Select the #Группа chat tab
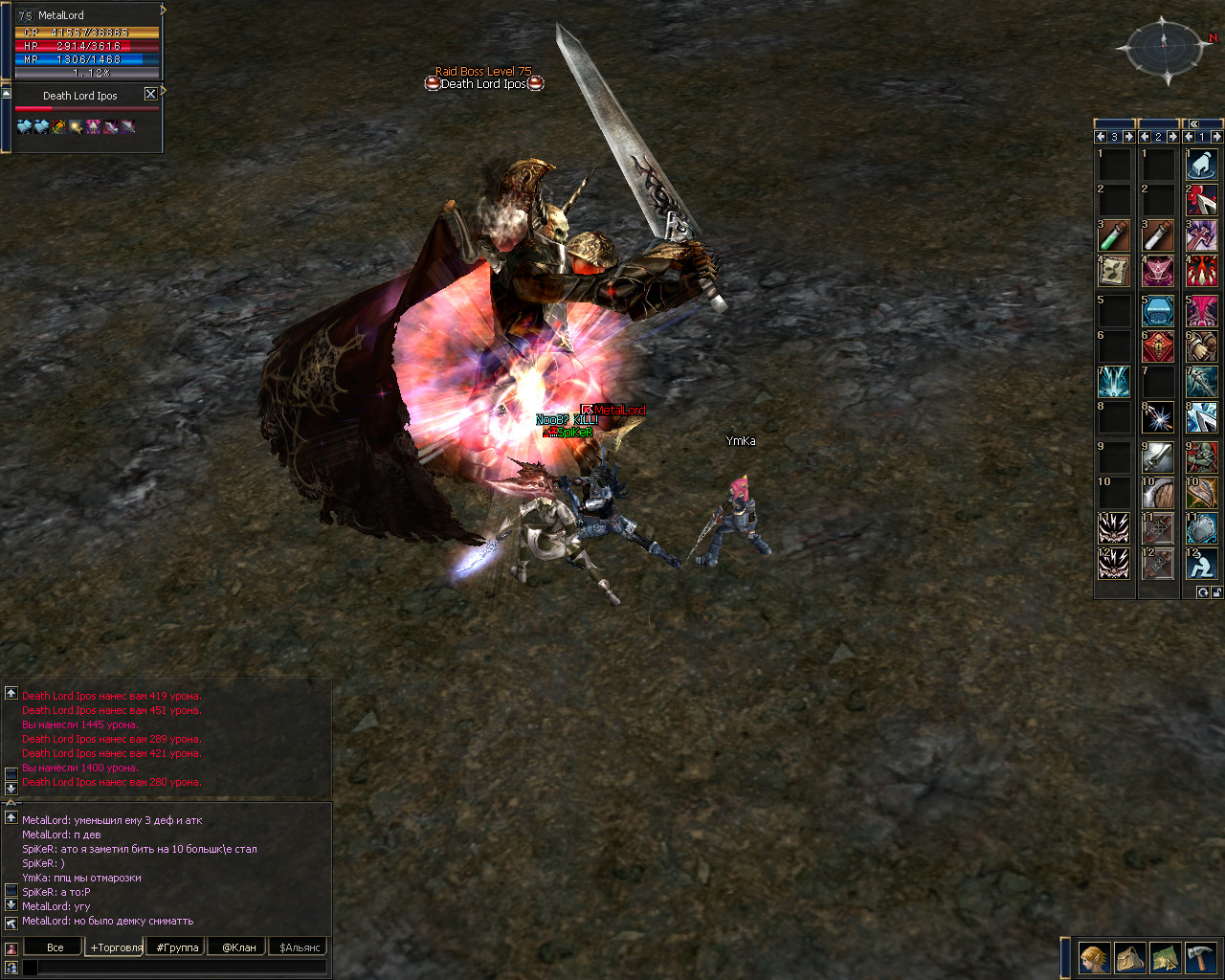The image size is (1225, 980). tap(177, 947)
